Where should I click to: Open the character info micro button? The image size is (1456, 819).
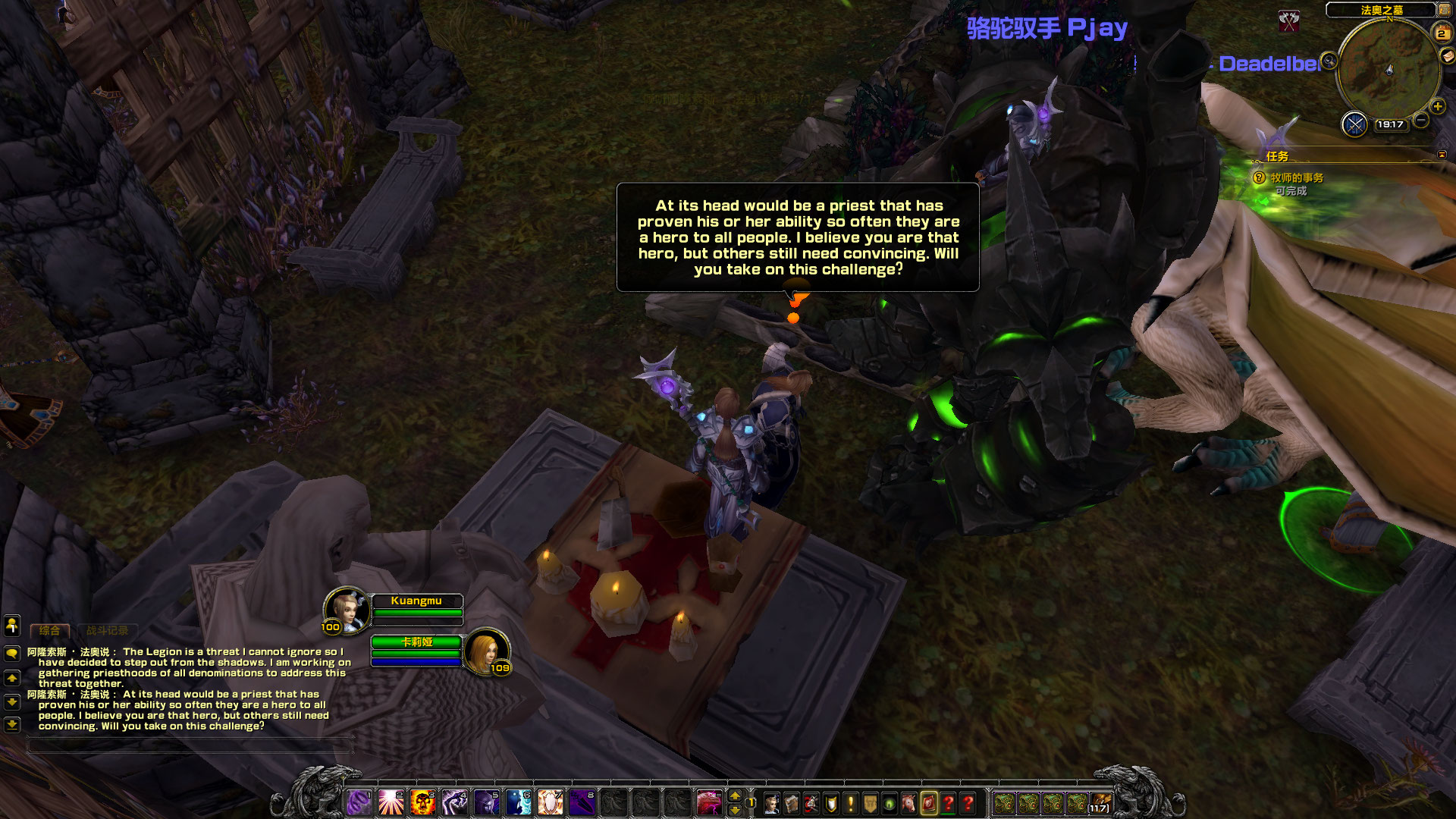(x=772, y=803)
